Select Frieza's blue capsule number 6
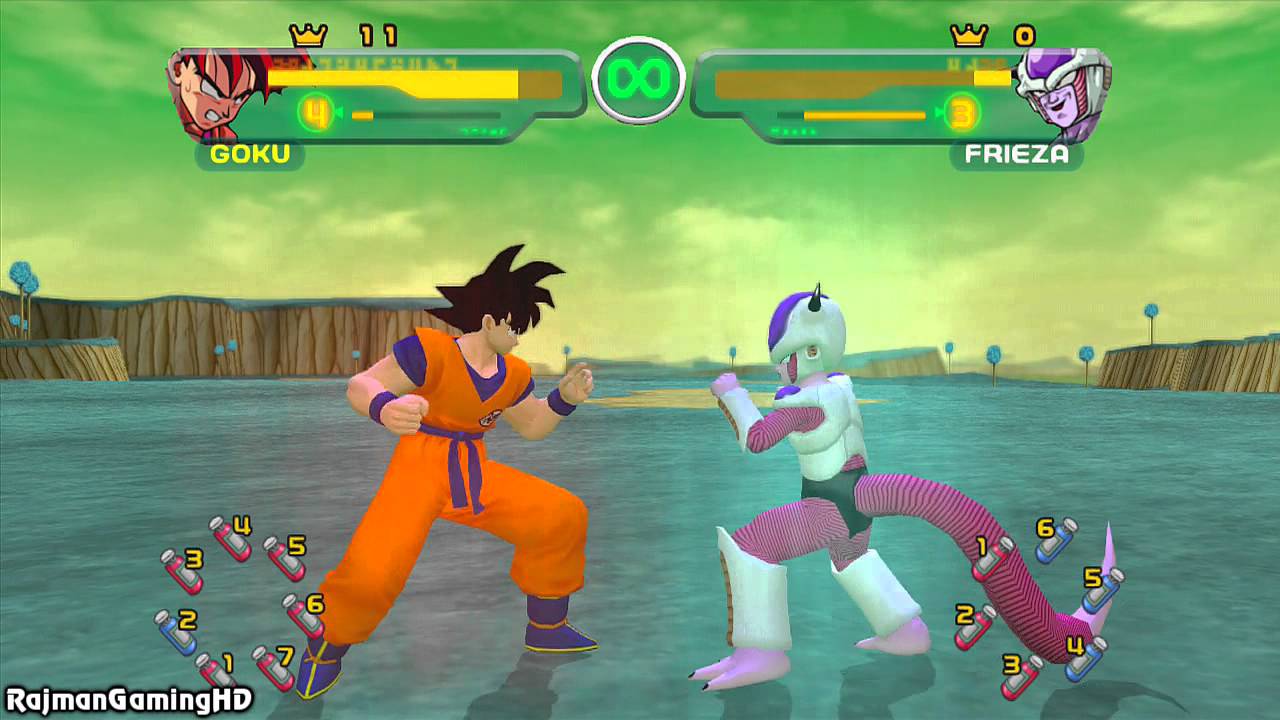Viewport: 1280px width, 720px height. pyautogui.click(x=1055, y=539)
